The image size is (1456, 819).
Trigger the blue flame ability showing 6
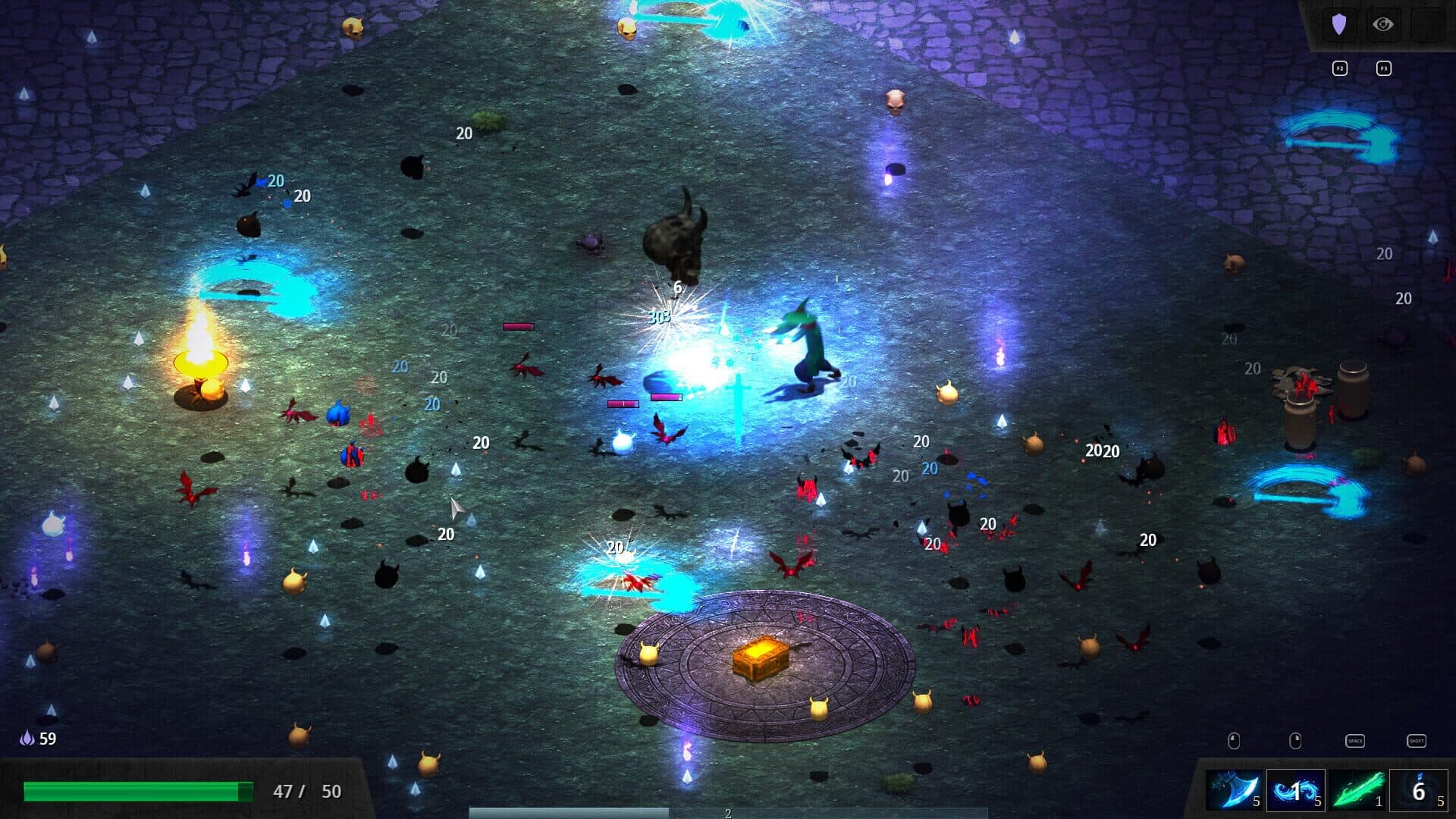coord(1420,789)
